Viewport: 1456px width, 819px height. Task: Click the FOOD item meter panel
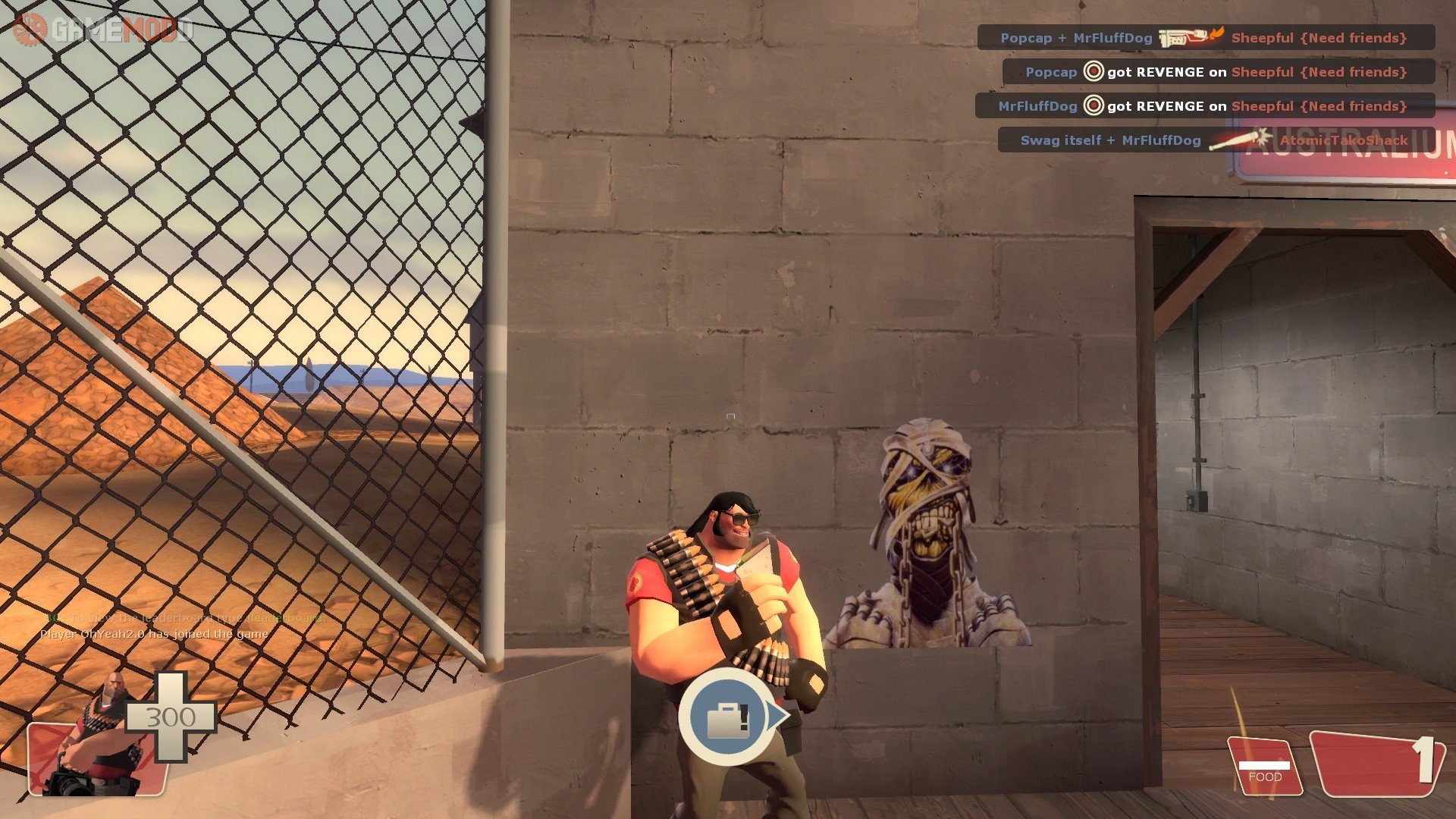(x=1264, y=767)
